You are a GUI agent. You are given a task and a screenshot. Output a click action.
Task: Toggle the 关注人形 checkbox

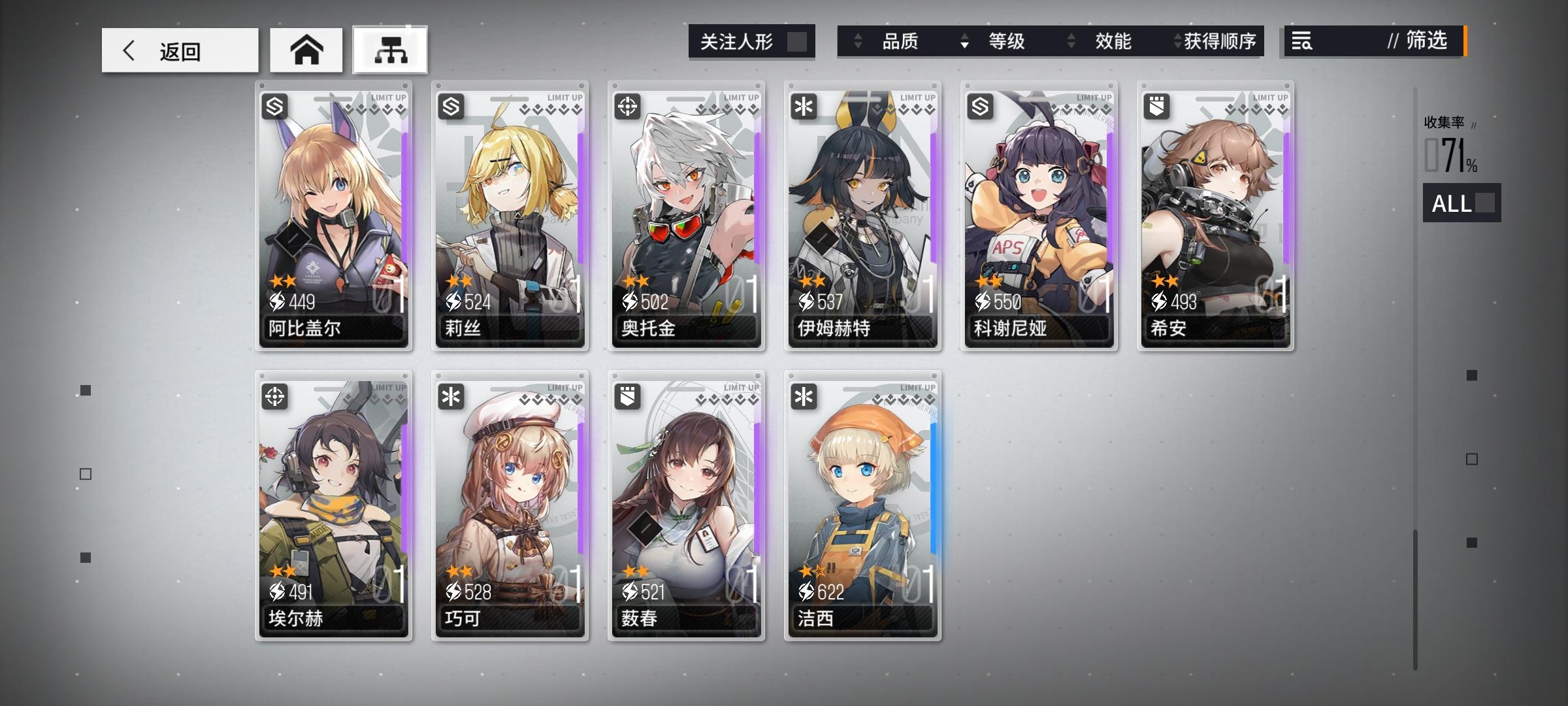click(x=798, y=41)
